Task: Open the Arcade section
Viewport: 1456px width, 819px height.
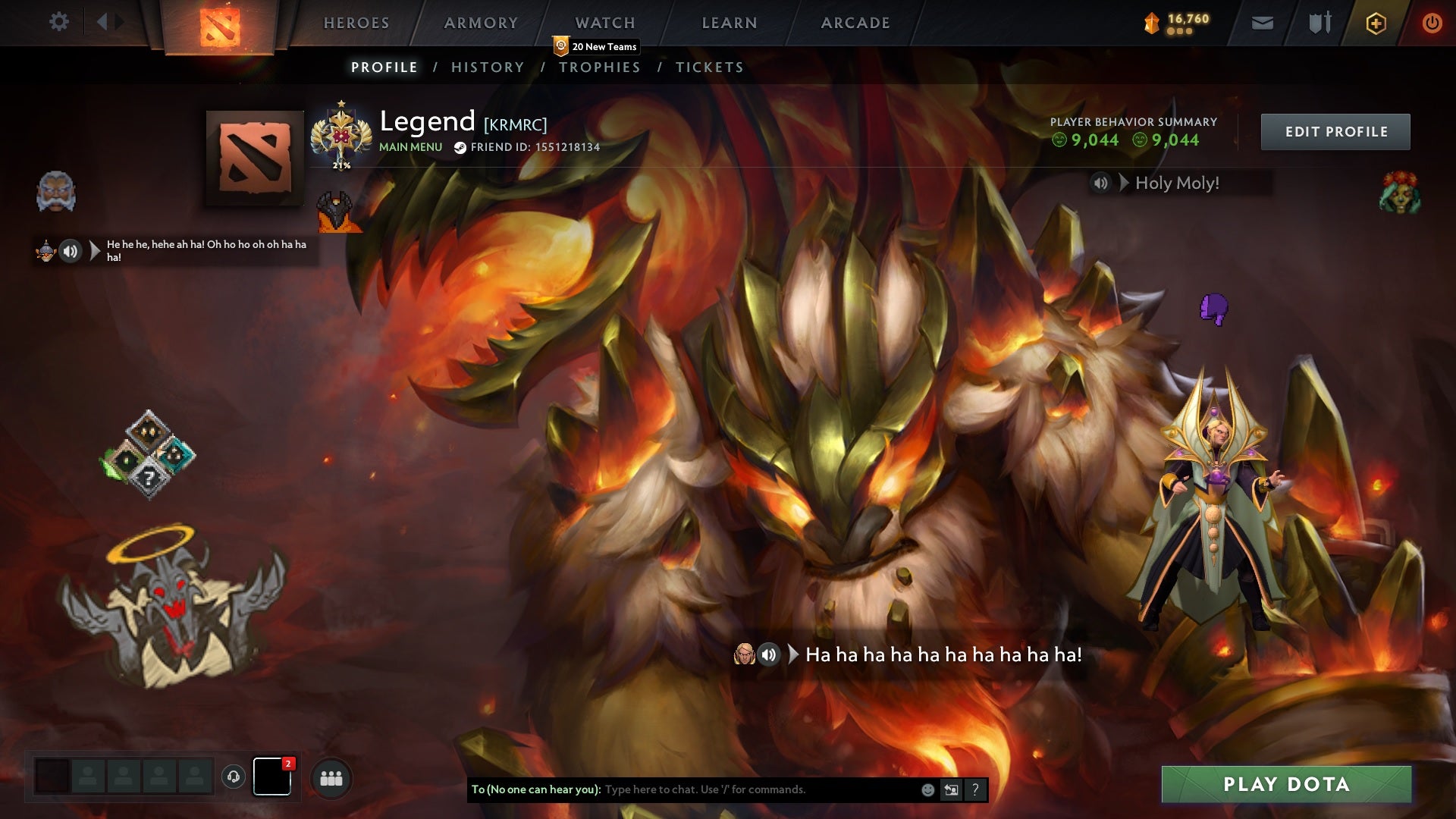Action: pyautogui.click(x=855, y=23)
